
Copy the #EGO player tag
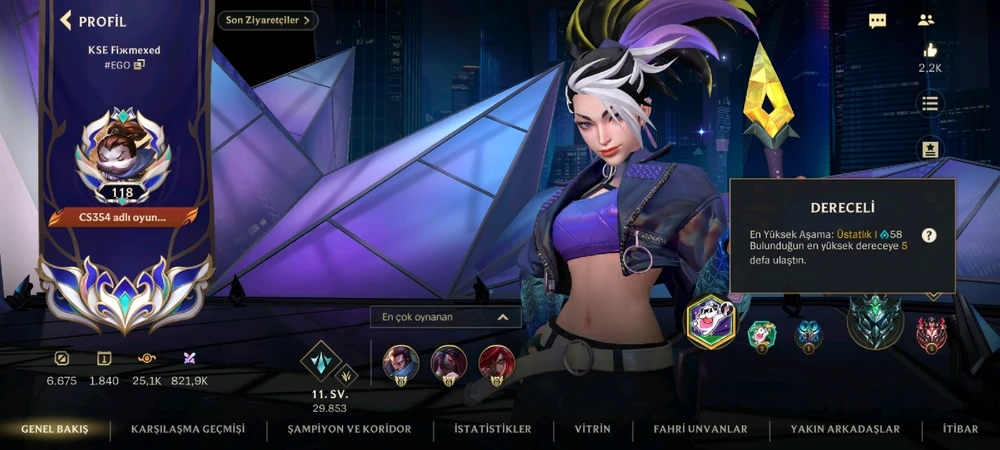point(139,65)
